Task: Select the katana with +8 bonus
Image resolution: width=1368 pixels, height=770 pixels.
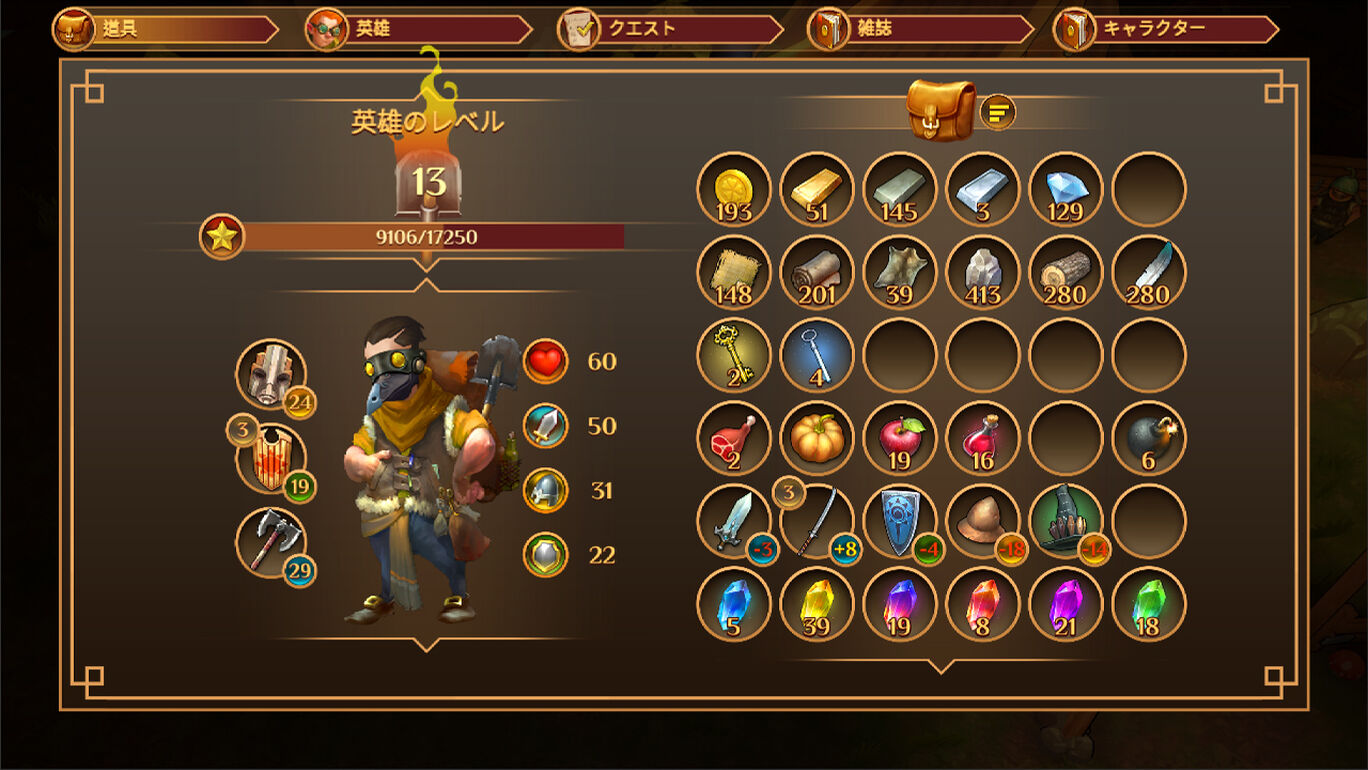Action: pos(817,521)
